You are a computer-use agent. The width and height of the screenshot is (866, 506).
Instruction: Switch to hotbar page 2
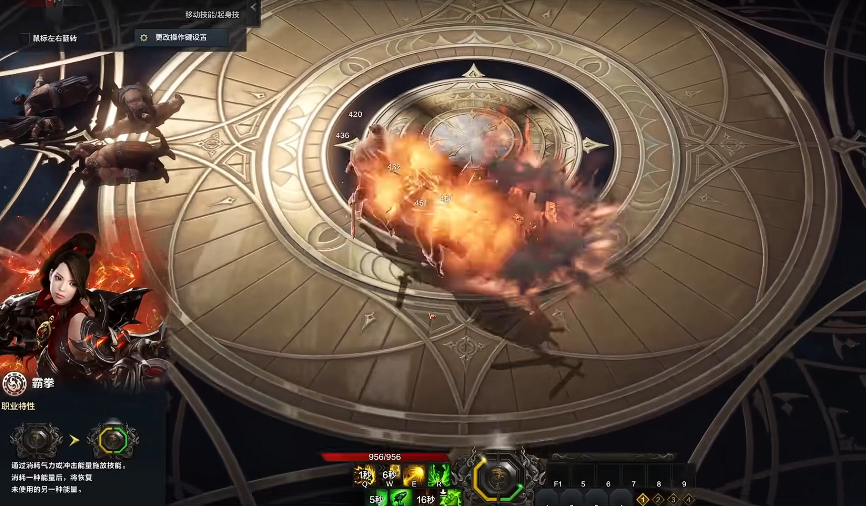point(658,497)
